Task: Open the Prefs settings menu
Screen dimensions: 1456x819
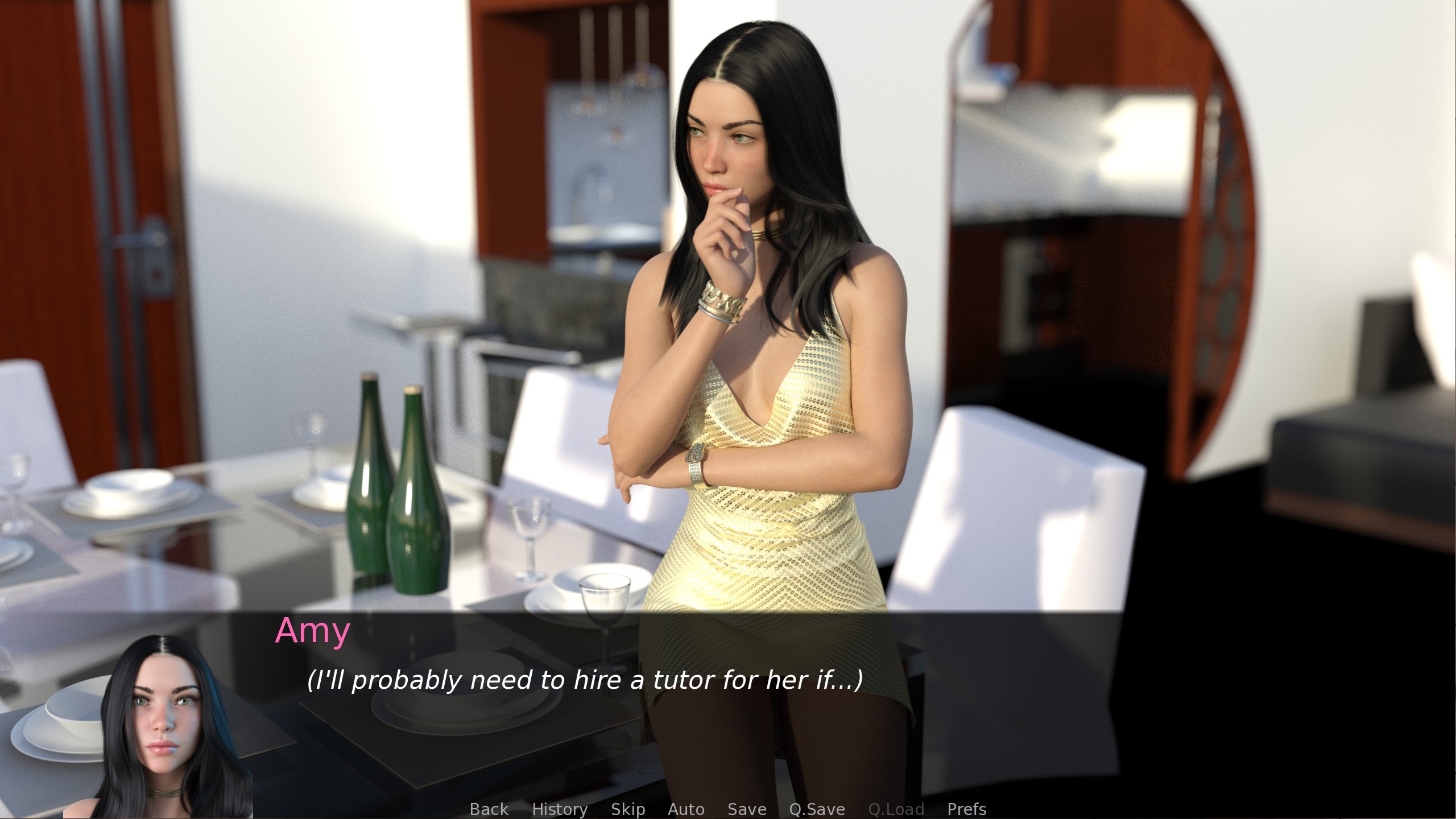Action: coord(966,809)
